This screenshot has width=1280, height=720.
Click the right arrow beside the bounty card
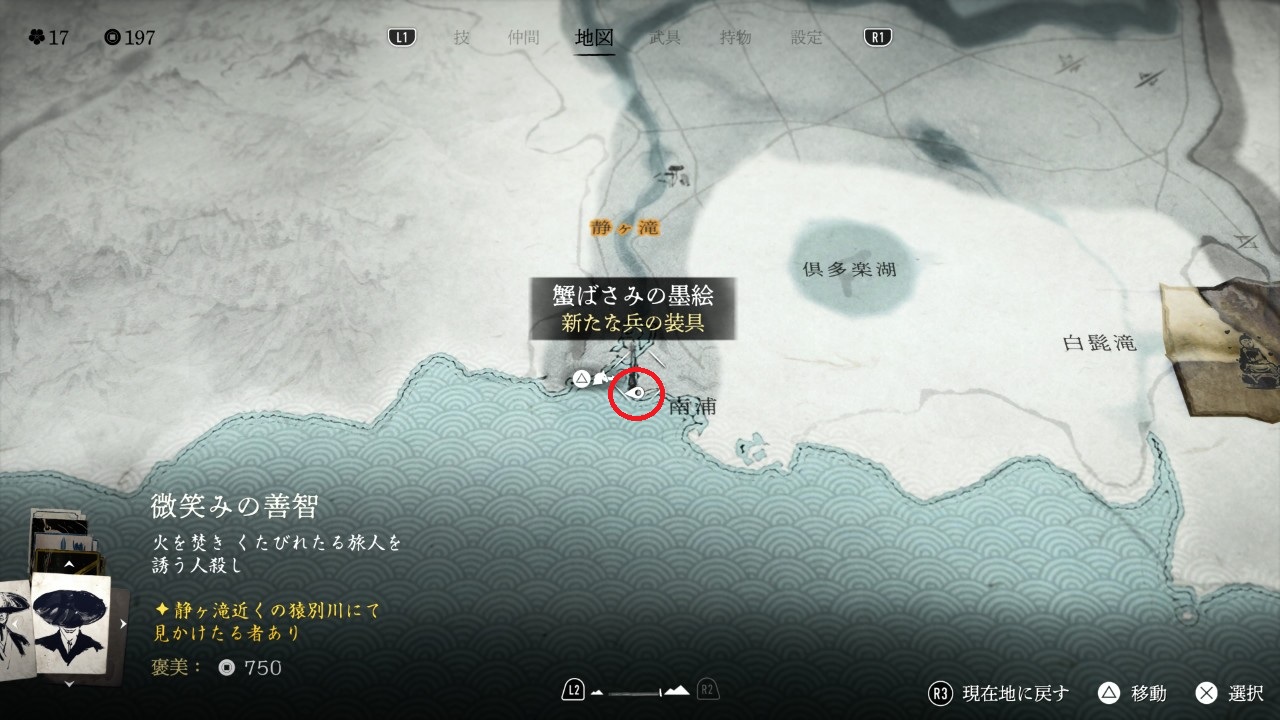pos(123,624)
